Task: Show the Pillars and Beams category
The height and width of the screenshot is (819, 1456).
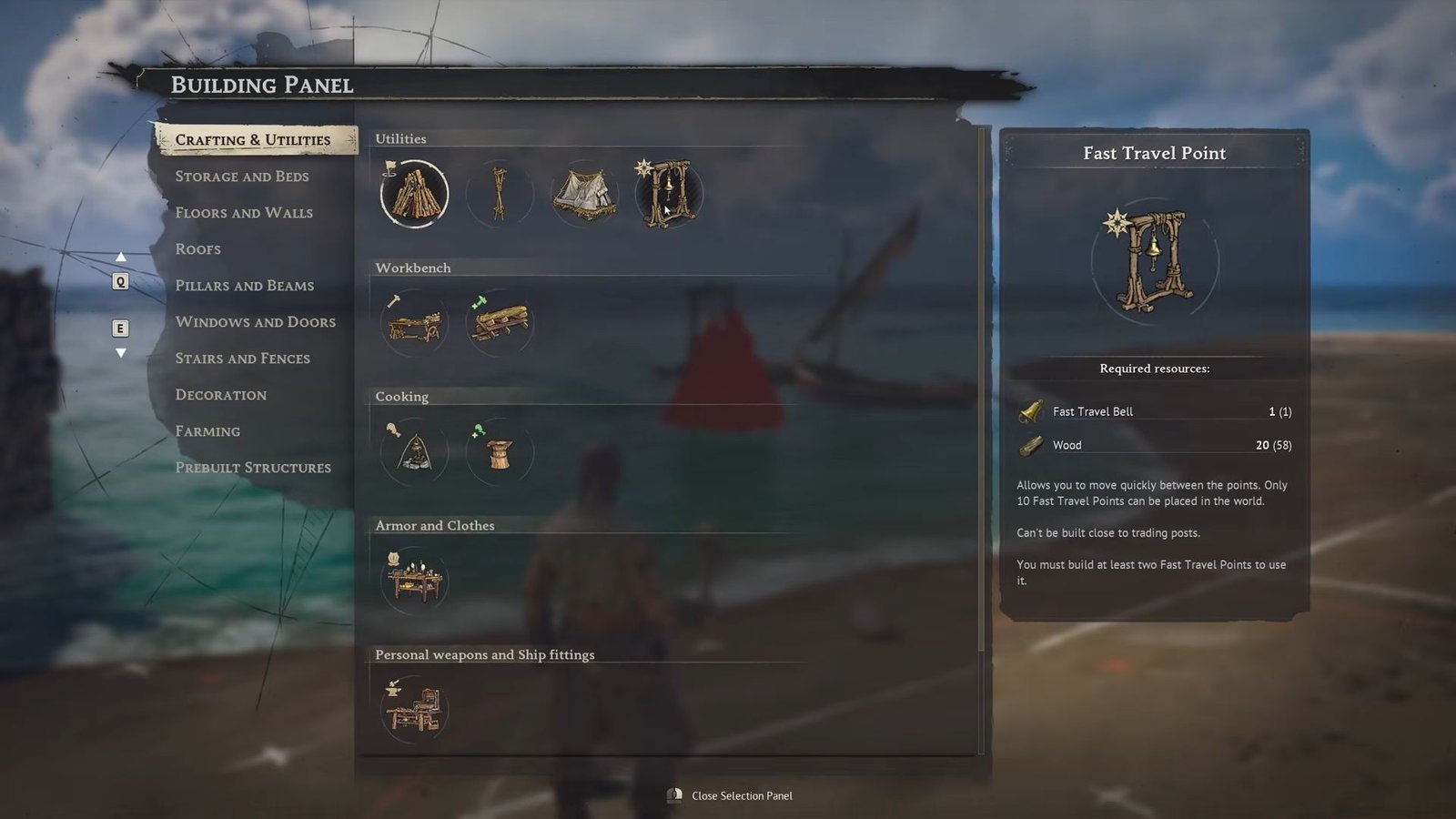Action: point(245,286)
